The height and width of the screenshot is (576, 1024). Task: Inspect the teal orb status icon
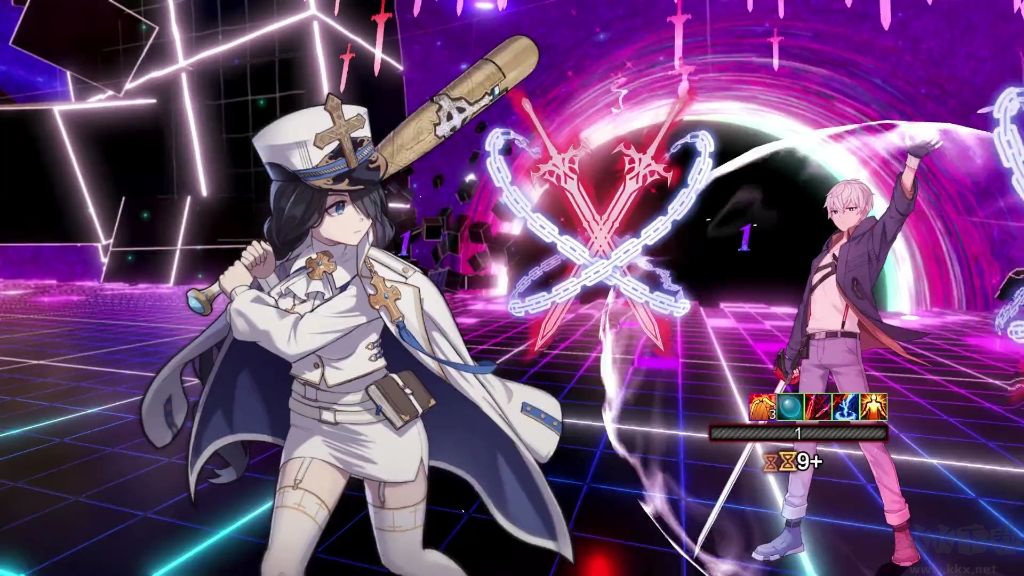pos(790,407)
